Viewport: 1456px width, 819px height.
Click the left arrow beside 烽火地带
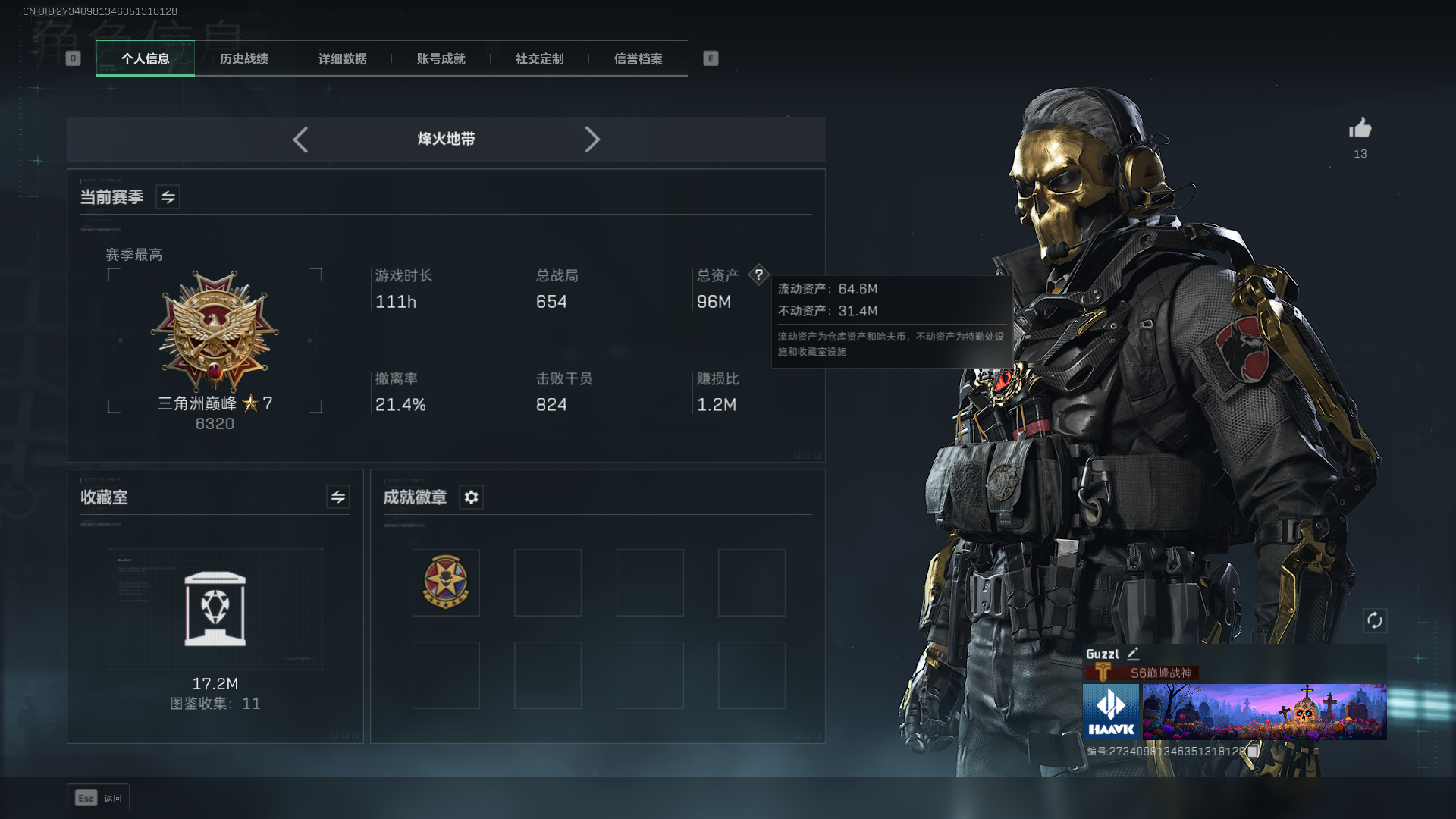click(x=300, y=140)
